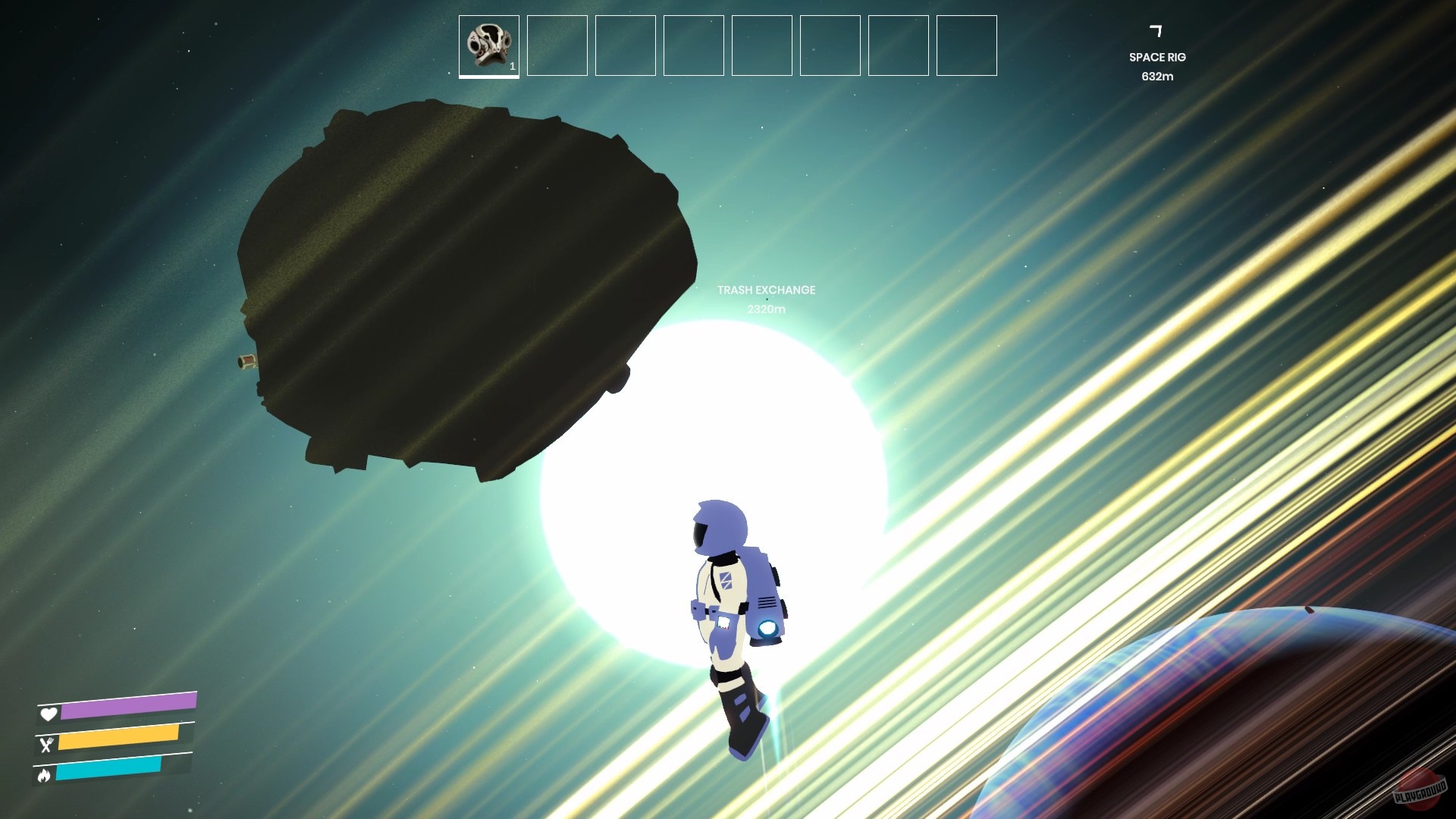The height and width of the screenshot is (819, 1456).
Task: Expand the last hotbar slot
Action: pos(966,46)
